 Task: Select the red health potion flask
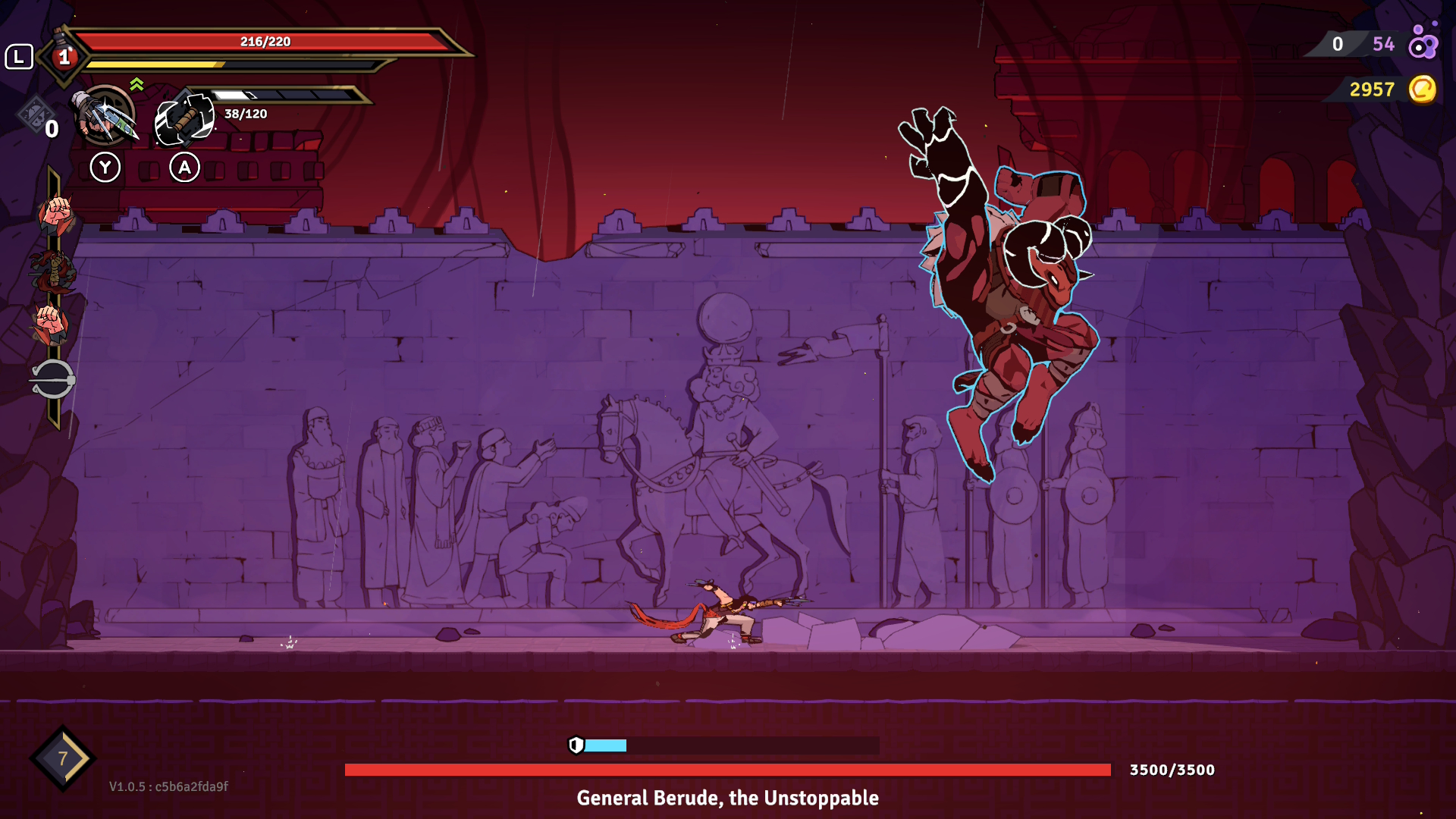[64, 55]
